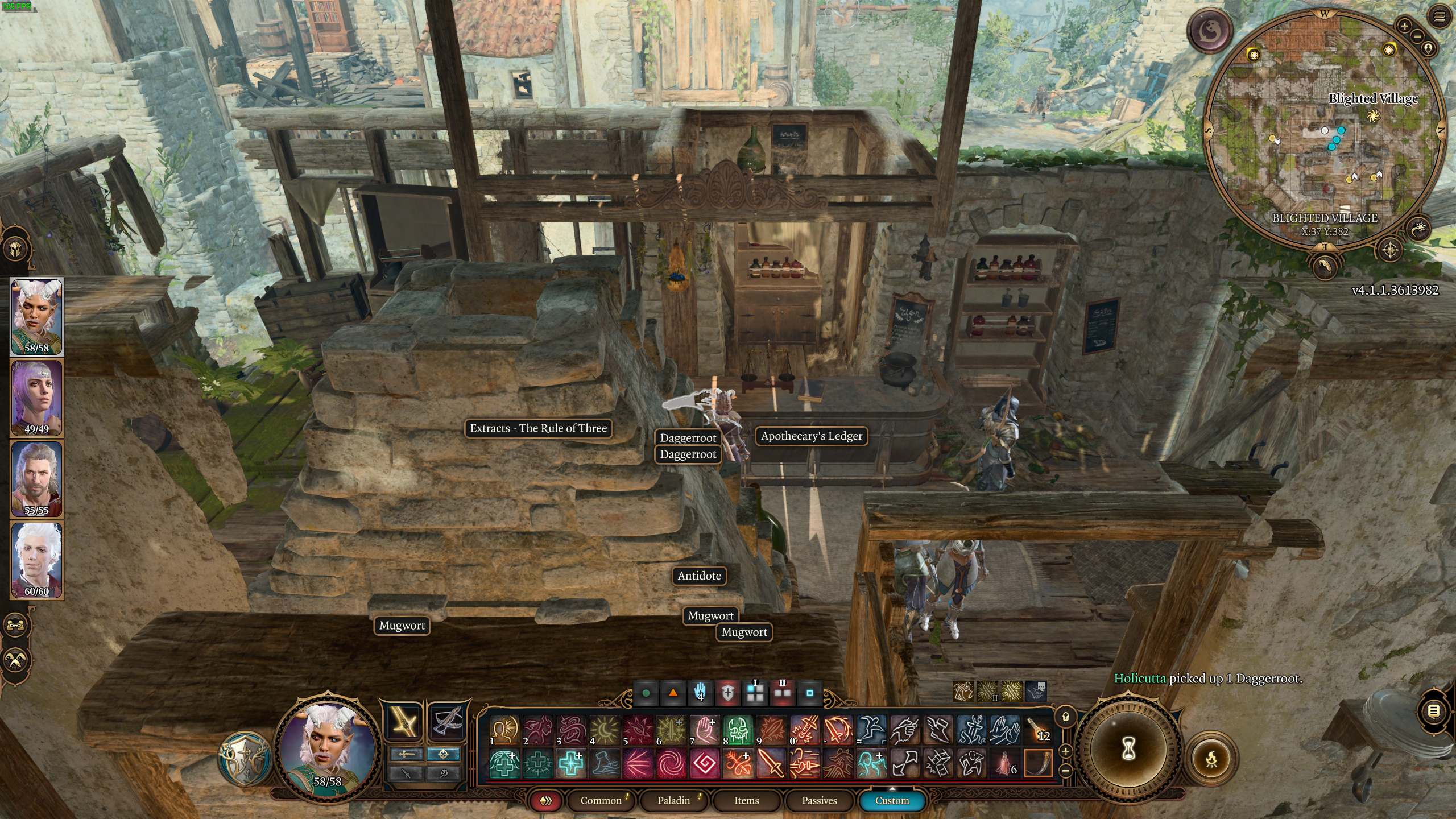Select the Passives hotbar tab

coord(819,800)
